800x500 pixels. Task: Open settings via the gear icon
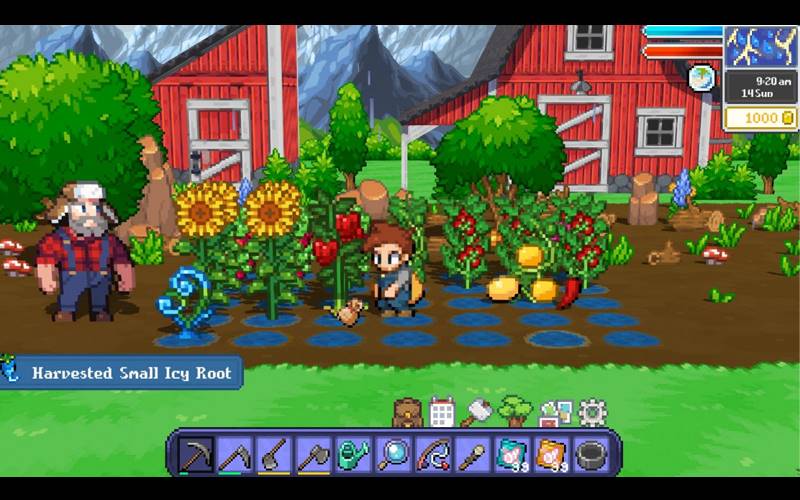point(592,411)
